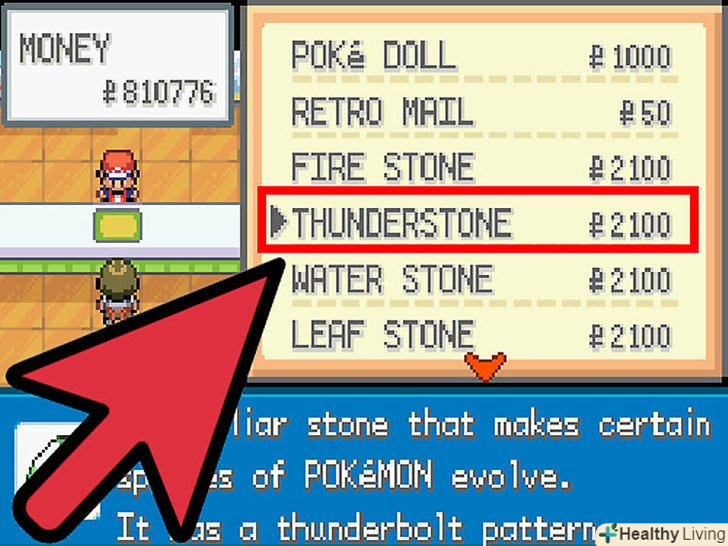
Task: Choose Retro Mail from the shop list
Action: 480,112
